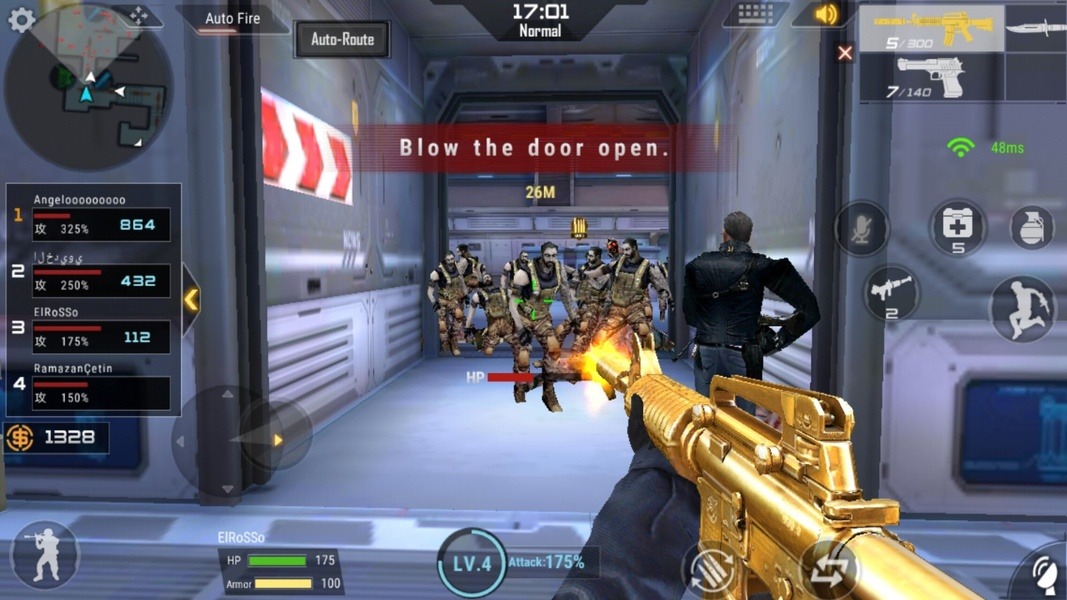Tap the crouching soldier stance button
This screenshot has width=1067, height=600.
click(x=45, y=555)
